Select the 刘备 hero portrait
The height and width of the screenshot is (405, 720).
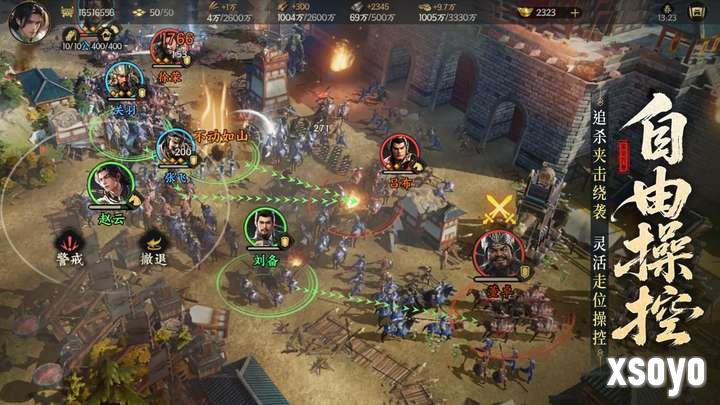point(265,229)
